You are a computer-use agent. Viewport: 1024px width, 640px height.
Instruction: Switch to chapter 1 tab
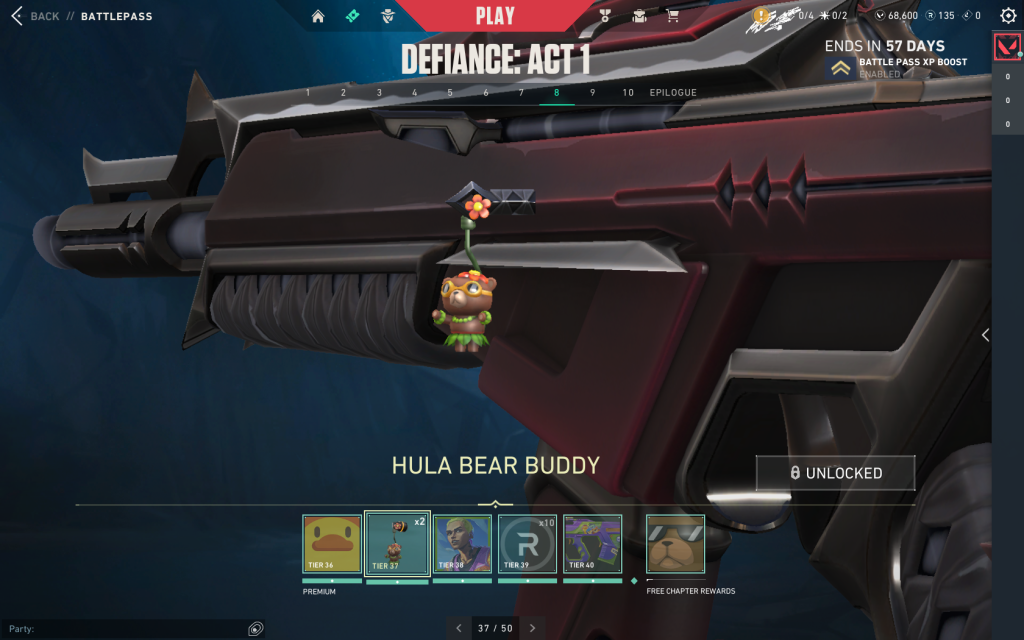click(308, 93)
